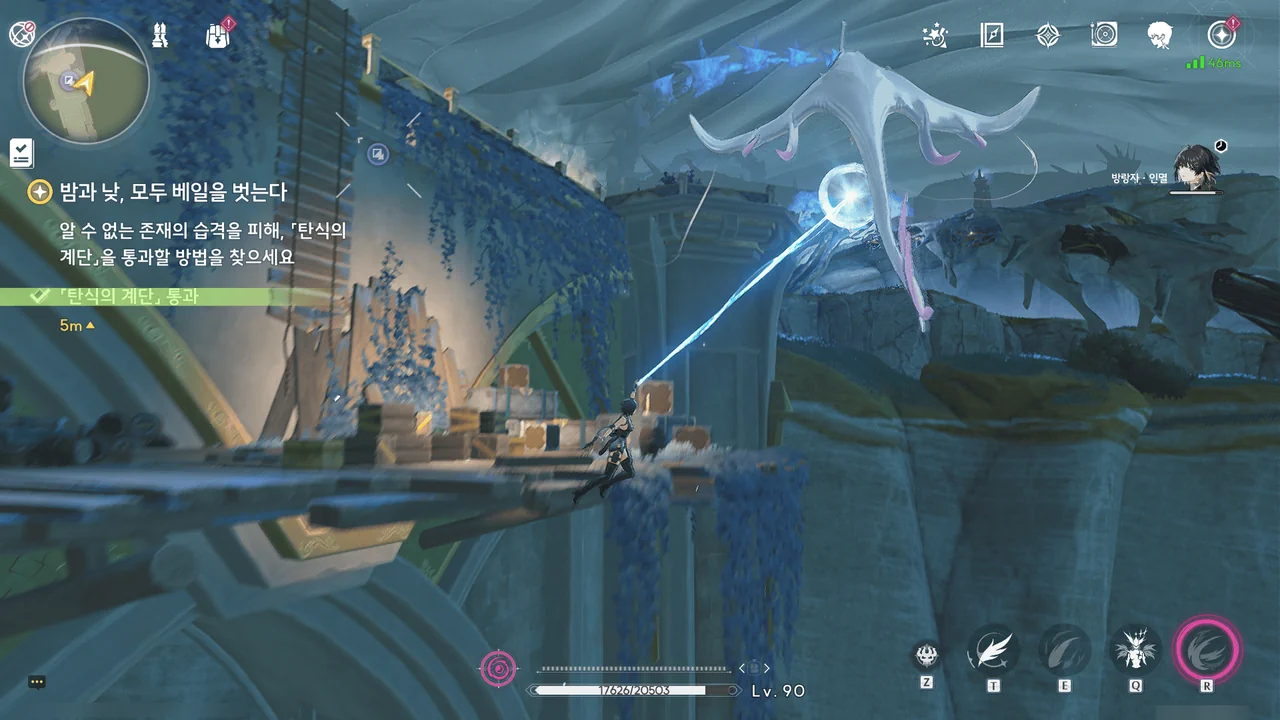Open the round star menu with alert badge

[1220, 36]
